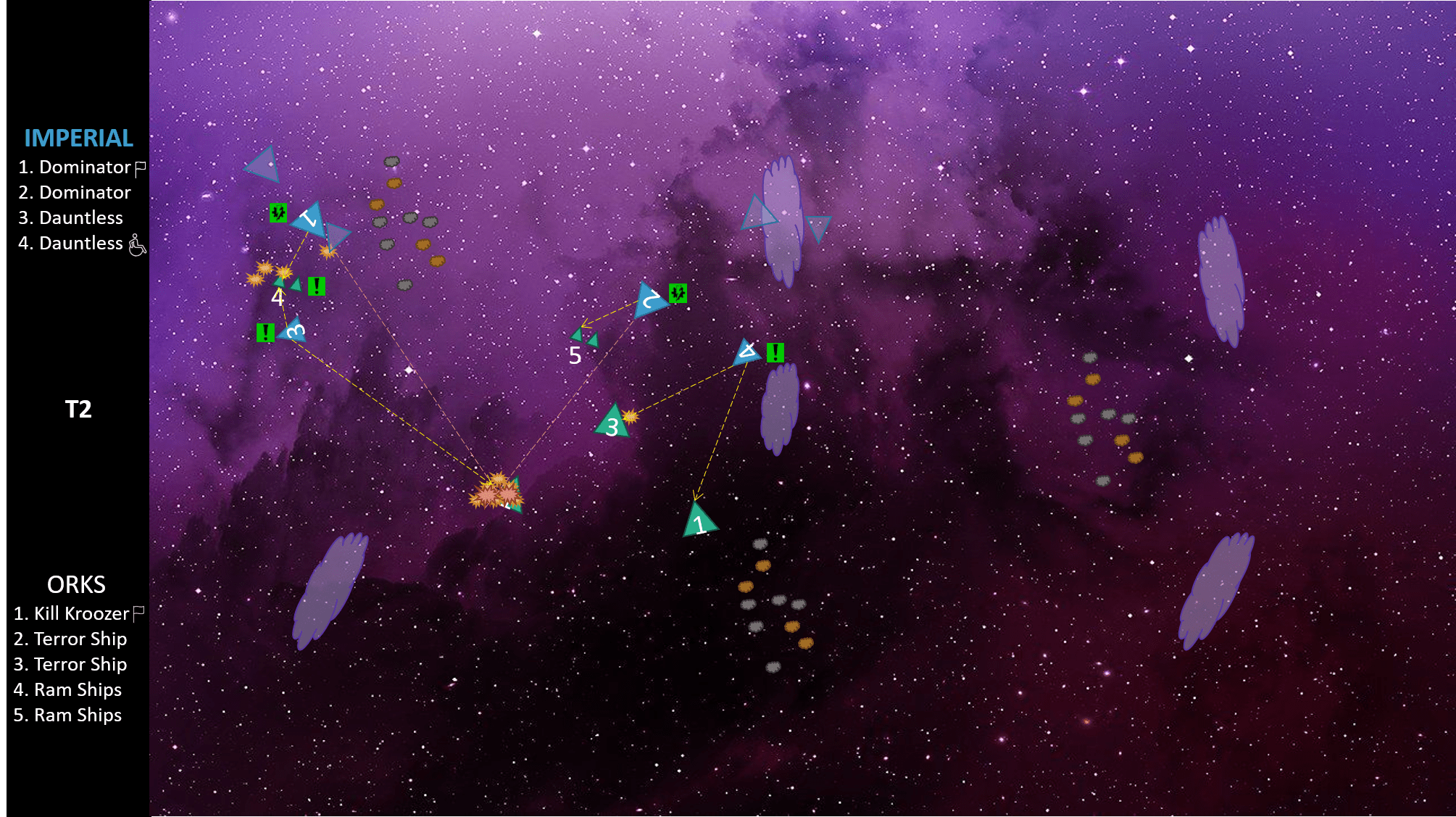This screenshot has width=1456, height=817.
Task: Select the blue Imperial ship token numbered 2
Action: 649,300
